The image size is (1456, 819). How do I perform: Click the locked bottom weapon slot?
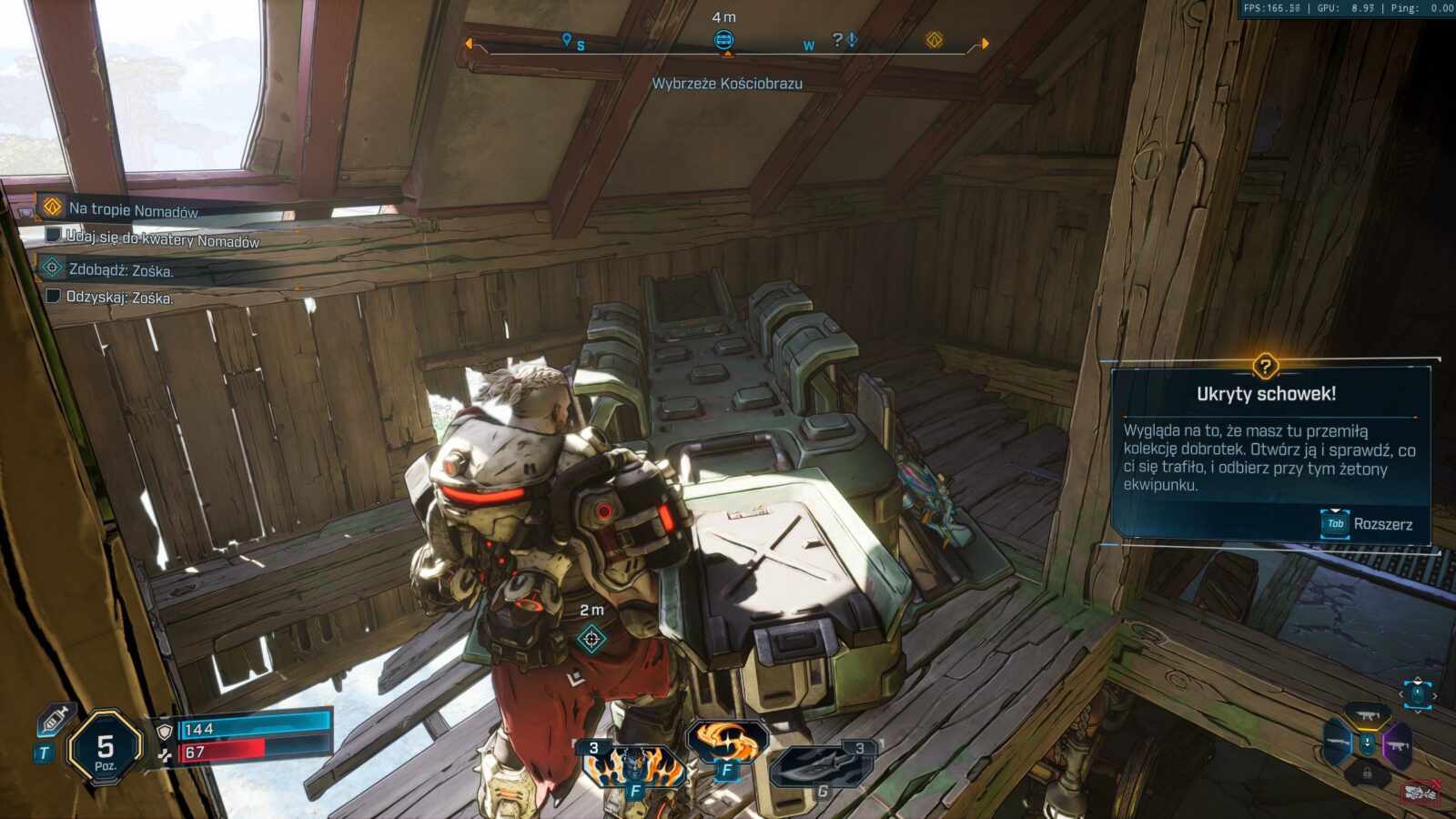[x=1367, y=773]
